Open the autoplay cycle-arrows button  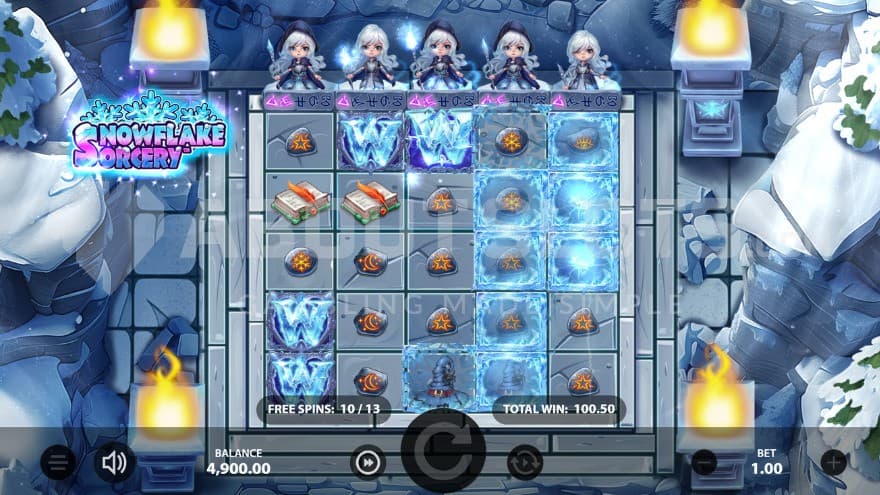(524, 462)
